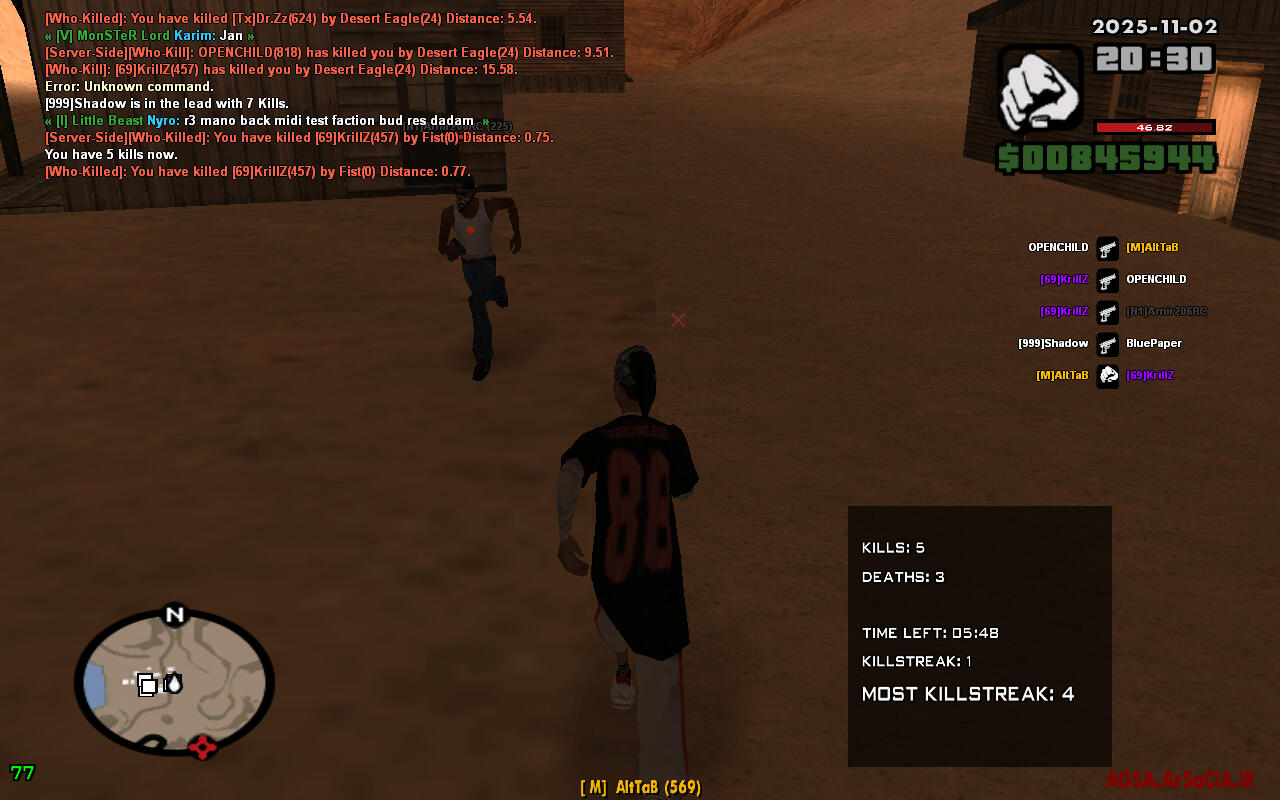Click the OPENCHILD killed AltTaB kill feed entry
Image resolution: width=1280 pixels, height=800 pixels.
coord(1107,248)
